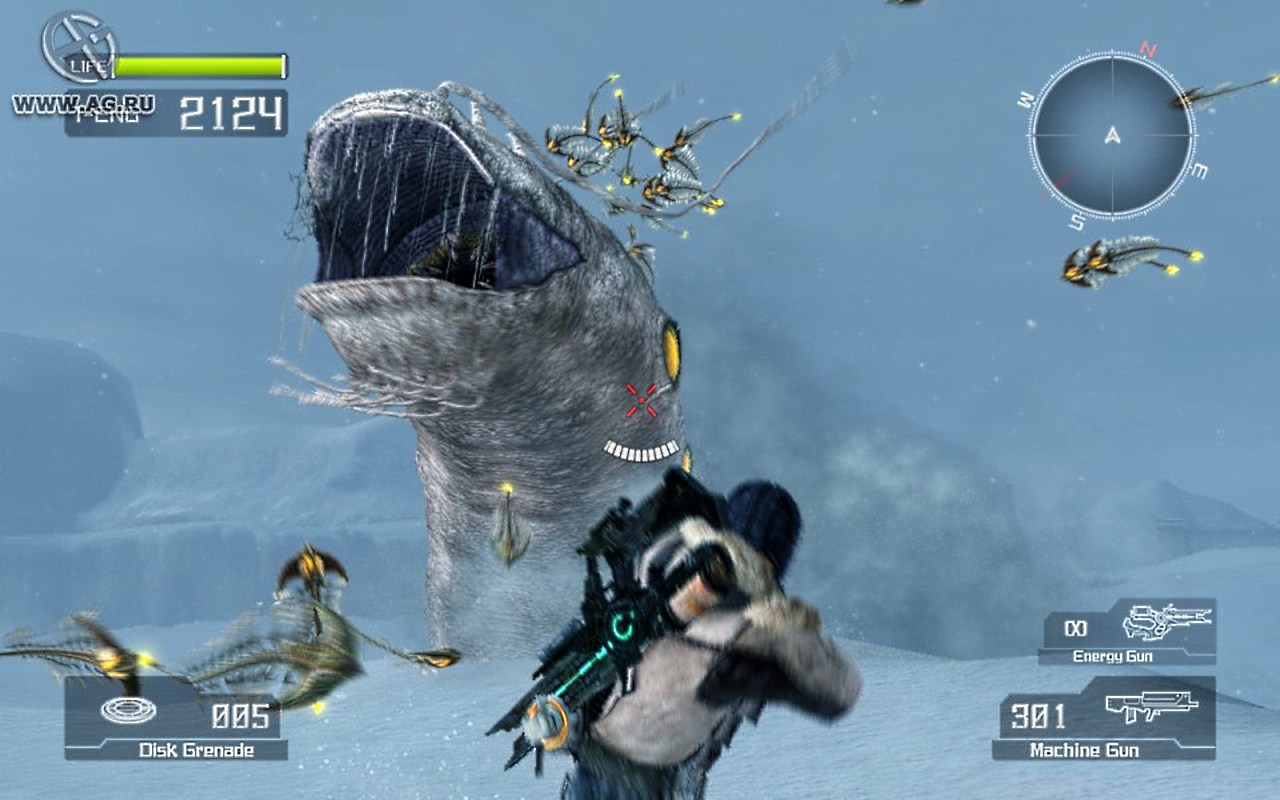Choose the Machine Gun weapon panel

click(x=1103, y=719)
